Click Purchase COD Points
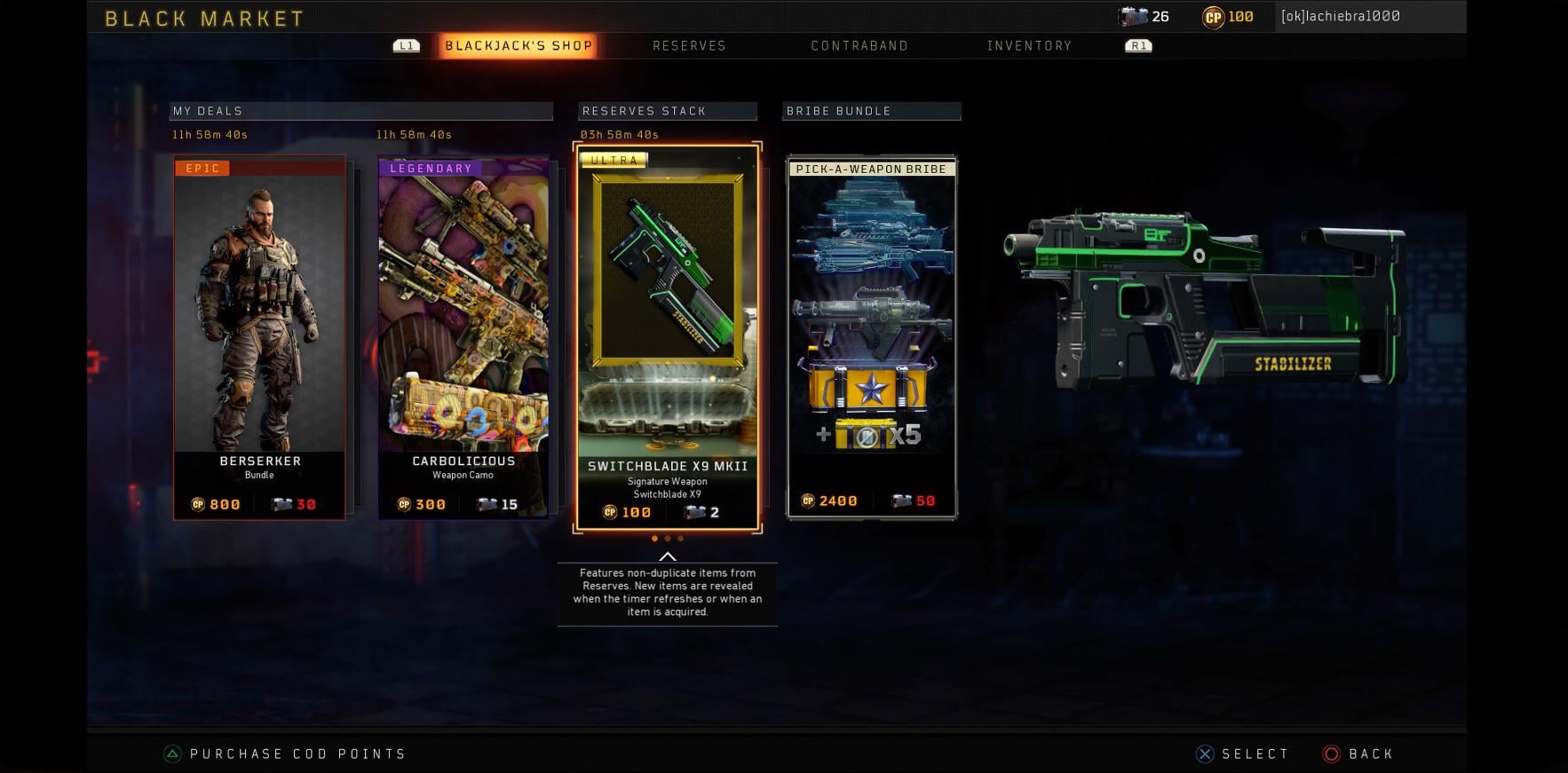The width and height of the screenshot is (1568, 773). coord(297,754)
